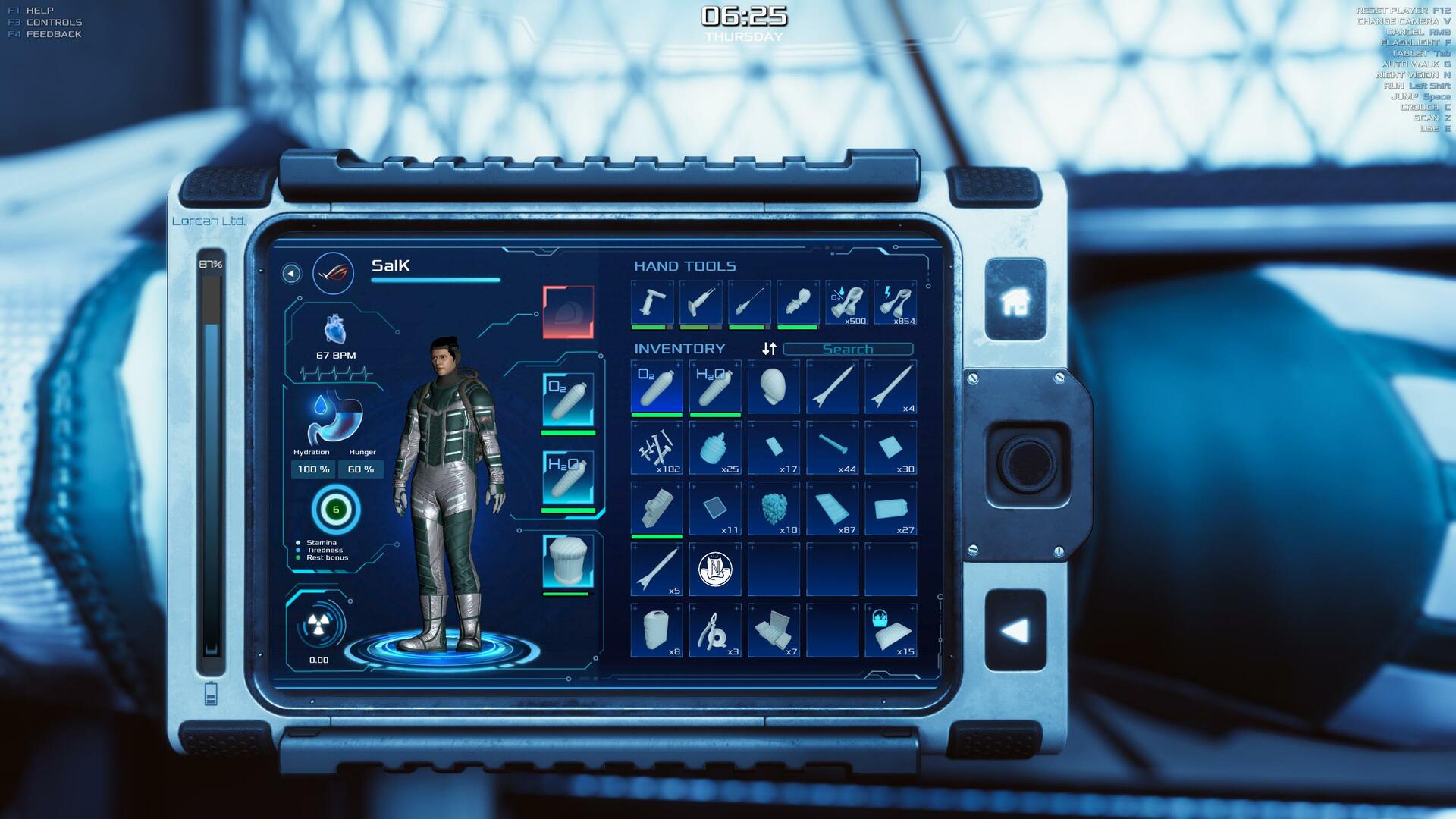
Task: Open the home screen on the tablet
Action: (x=1015, y=300)
